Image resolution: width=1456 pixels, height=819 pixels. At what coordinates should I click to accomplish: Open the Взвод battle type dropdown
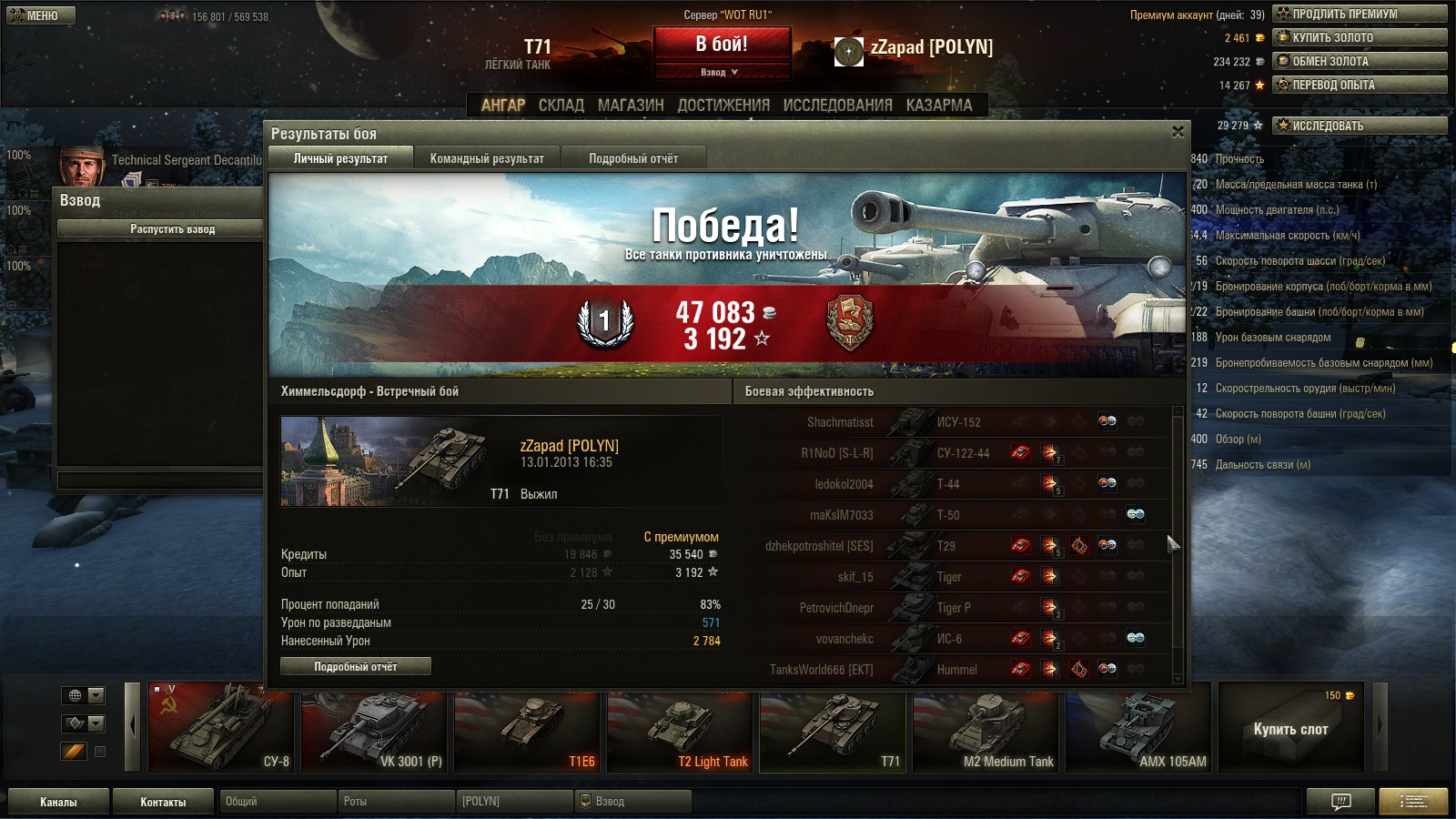[722, 72]
